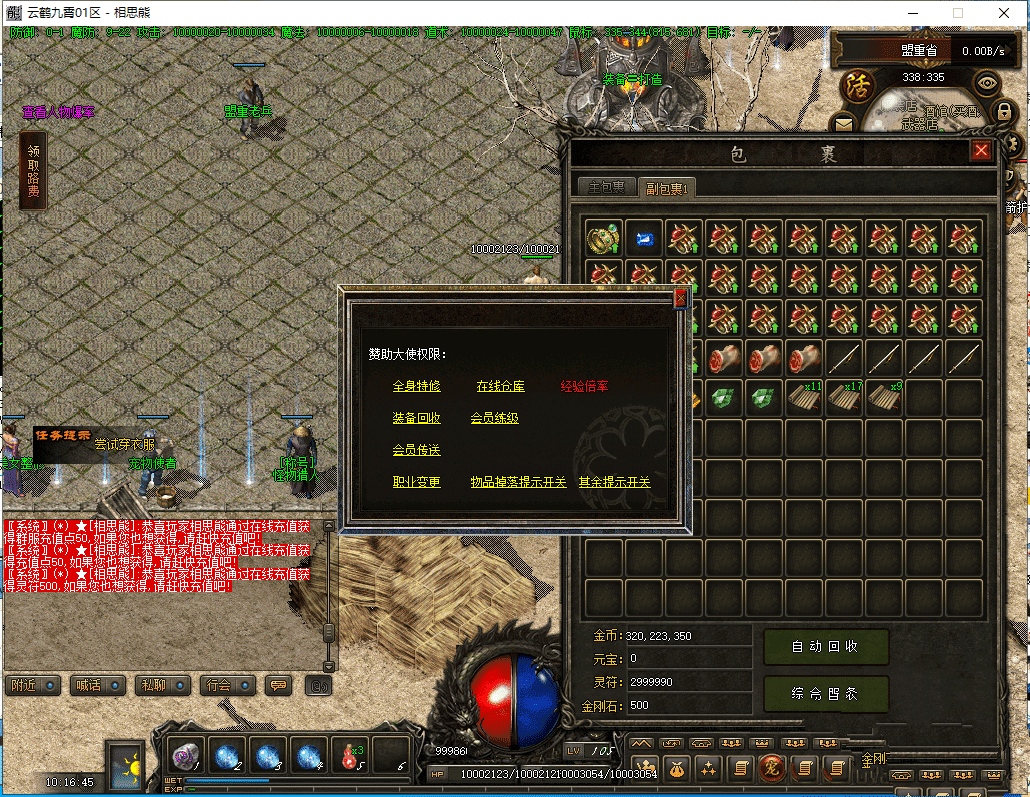The height and width of the screenshot is (797, 1030).
Task: Toggle the 物品掉落提示开关 option
Action: [518, 482]
